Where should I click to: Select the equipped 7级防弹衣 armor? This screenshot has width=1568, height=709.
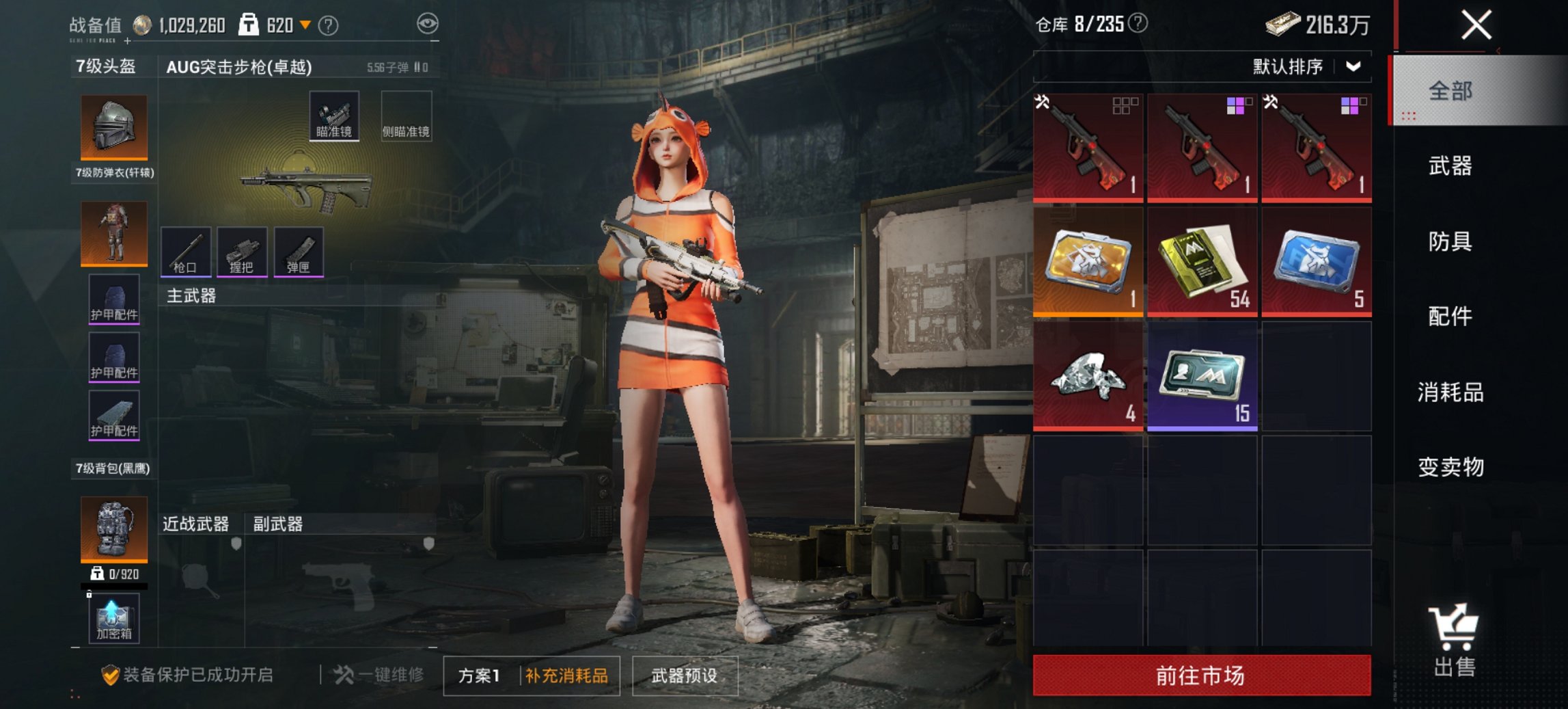click(113, 232)
